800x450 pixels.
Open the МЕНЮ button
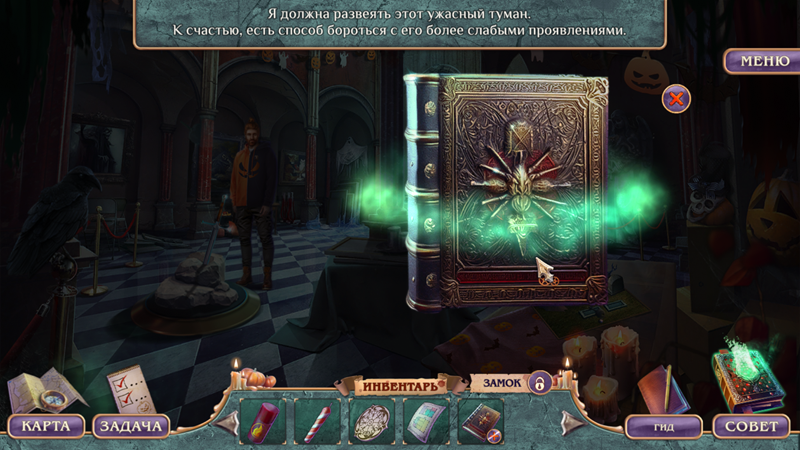(764, 61)
